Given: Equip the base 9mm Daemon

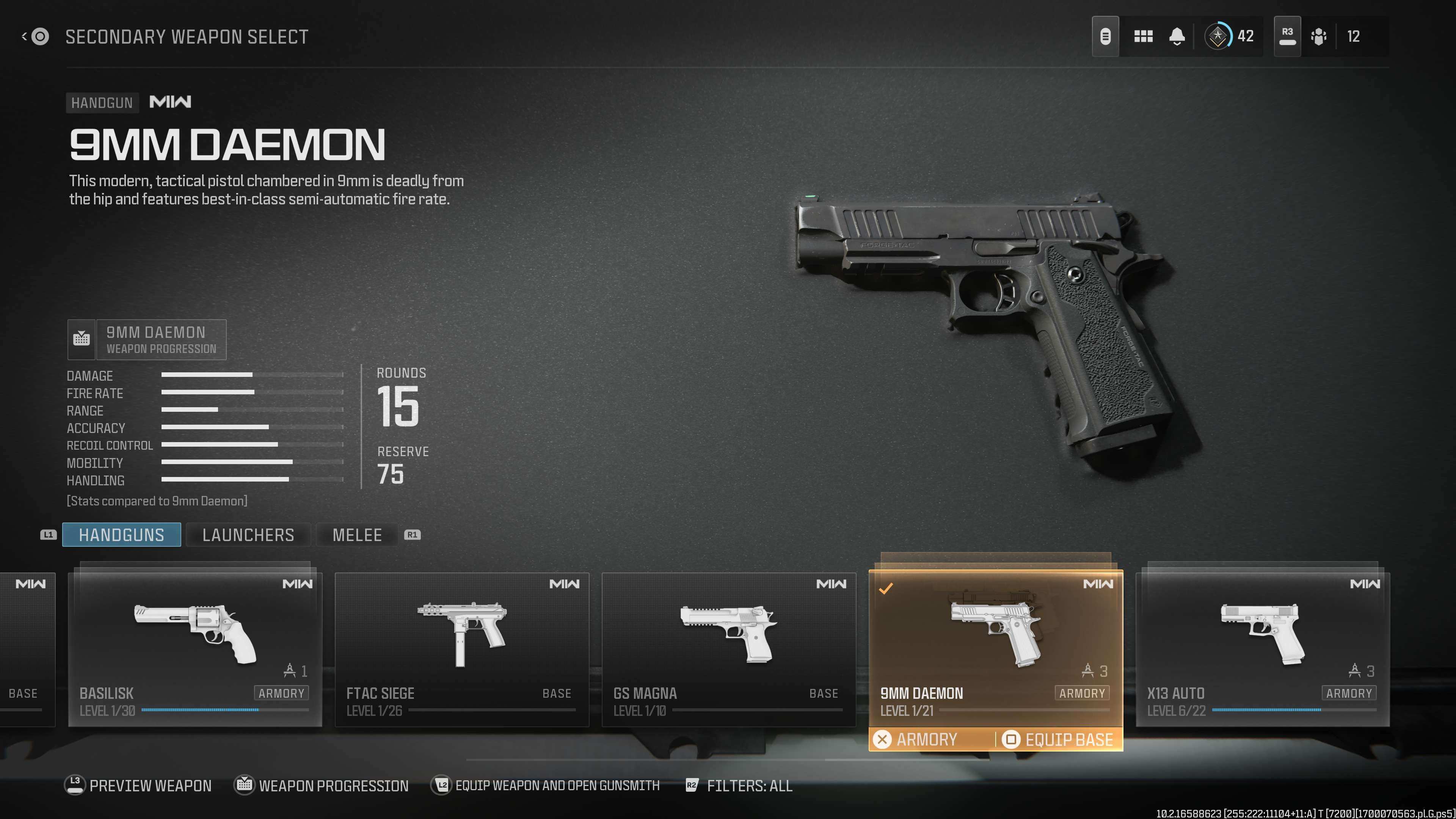Looking at the screenshot, I should pyautogui.click(x=1058, y=739).
